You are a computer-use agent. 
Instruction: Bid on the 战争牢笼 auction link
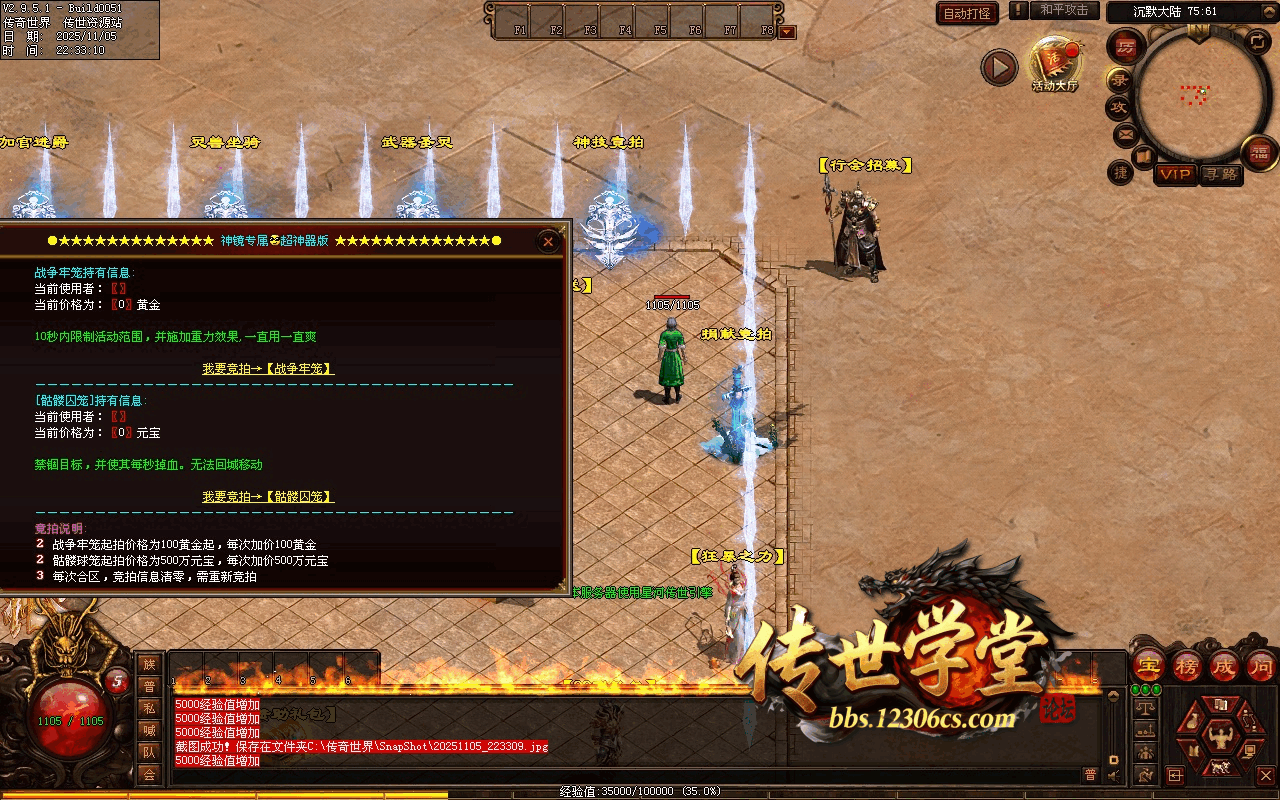click(x=268, y=369)
